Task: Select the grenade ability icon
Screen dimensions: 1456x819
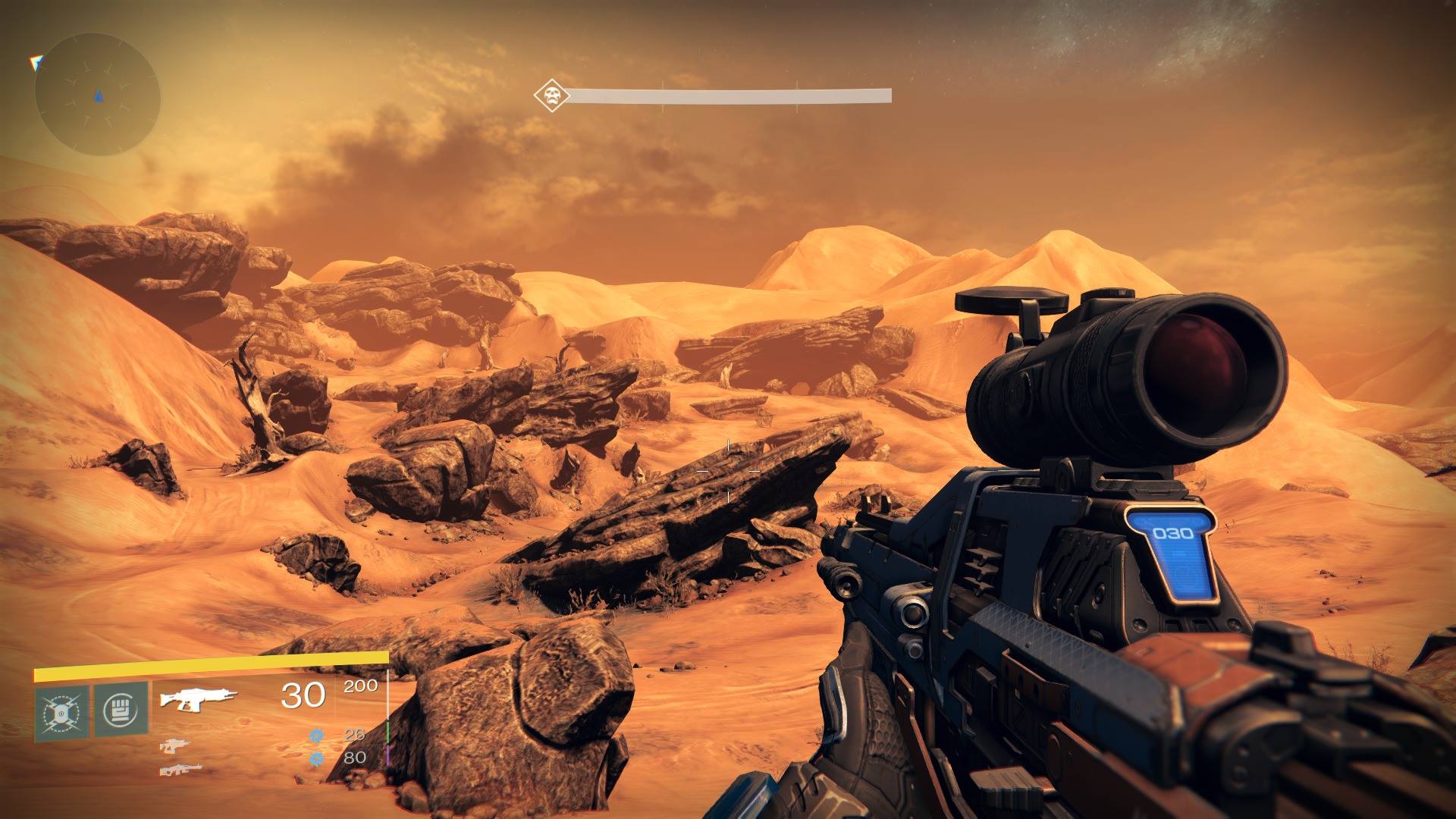Action: (x=61, y=711)
